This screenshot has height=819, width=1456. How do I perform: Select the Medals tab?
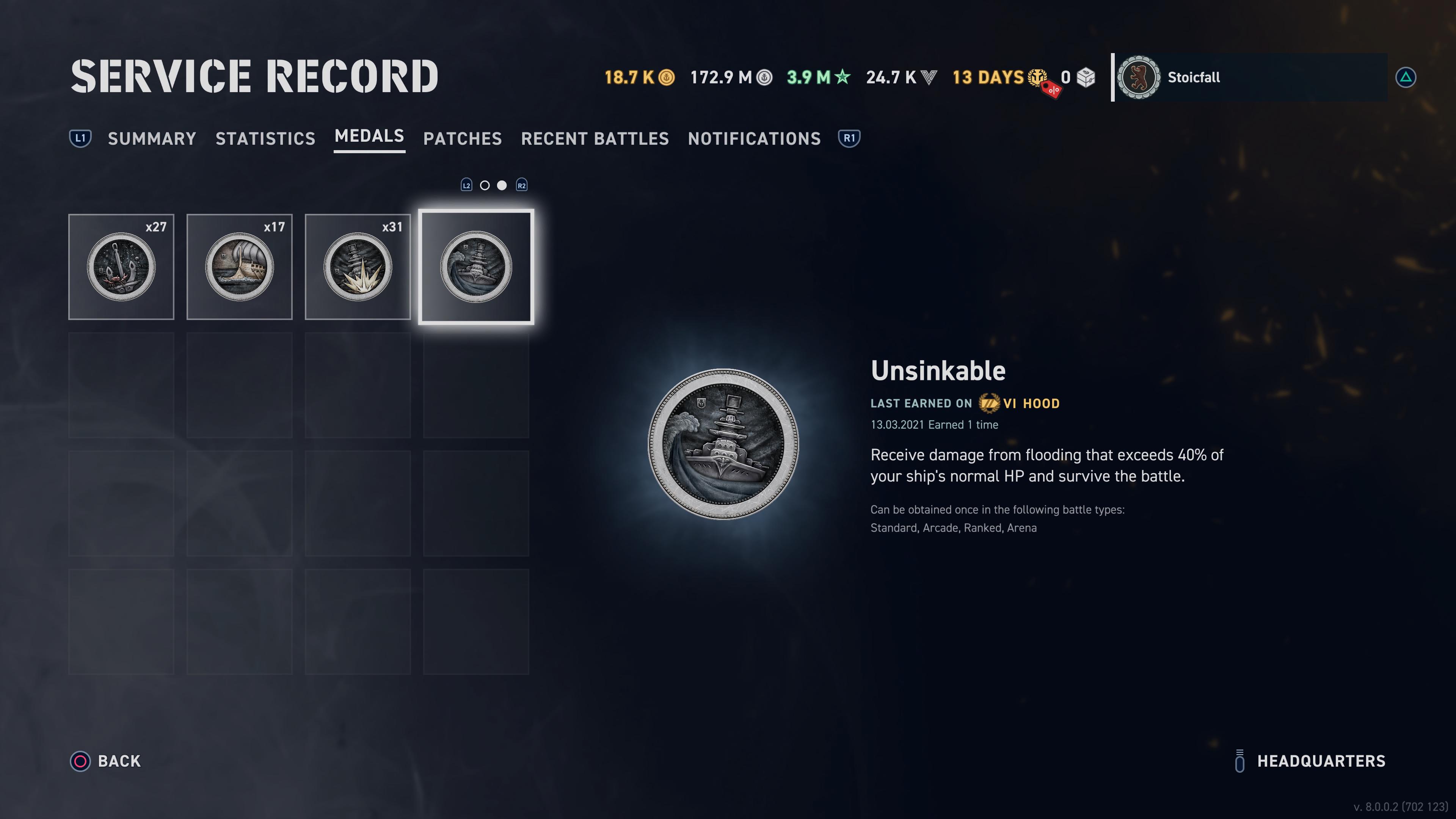coord(369,136)
